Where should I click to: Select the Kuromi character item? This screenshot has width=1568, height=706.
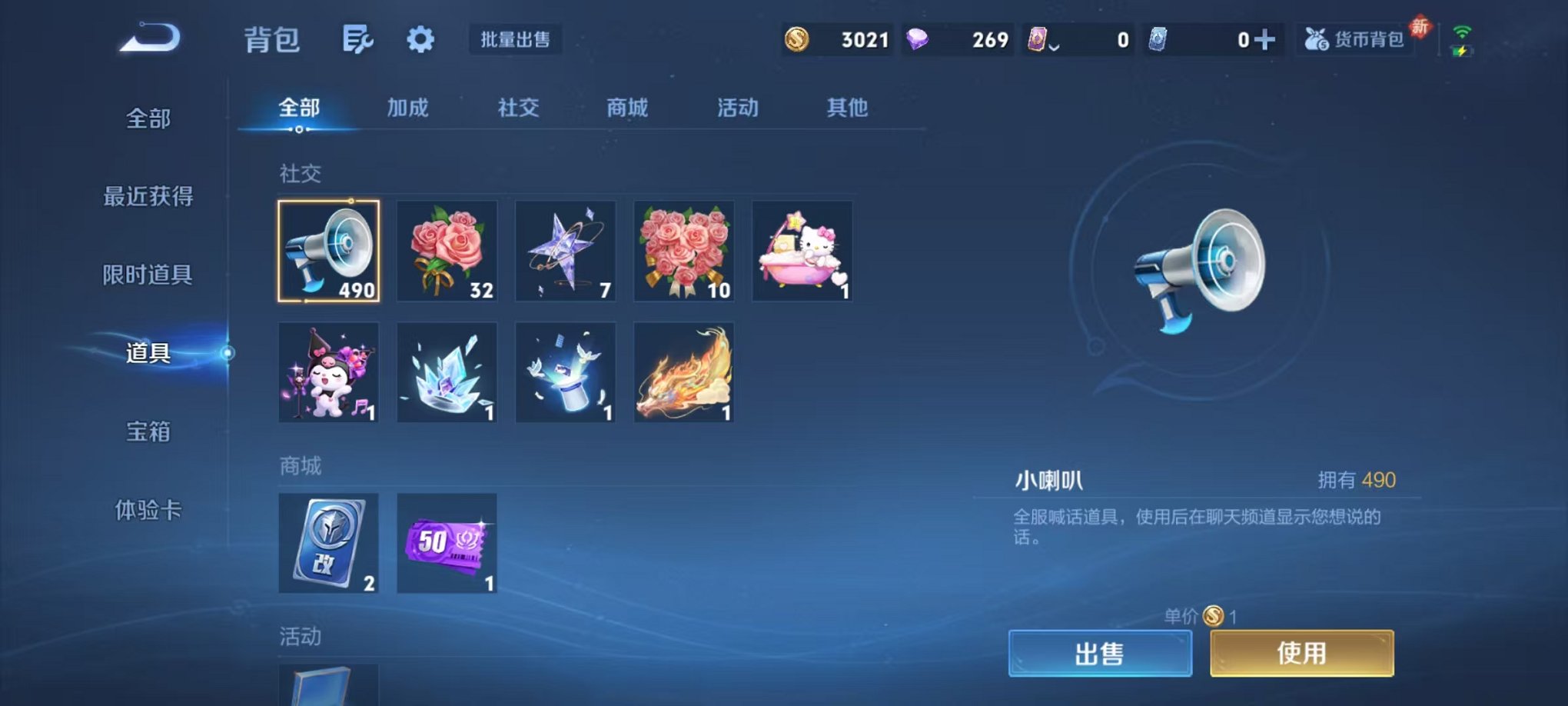point(329,373)
